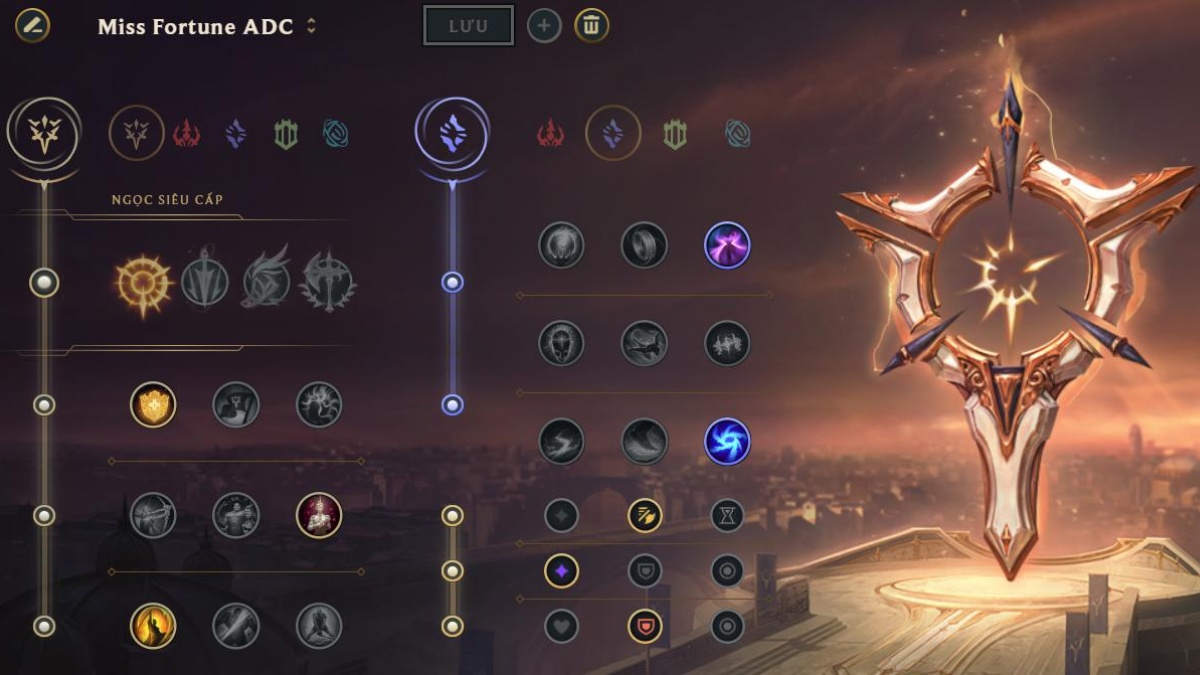Select the hourglass ability haste shard

click(x=727, y=516)
